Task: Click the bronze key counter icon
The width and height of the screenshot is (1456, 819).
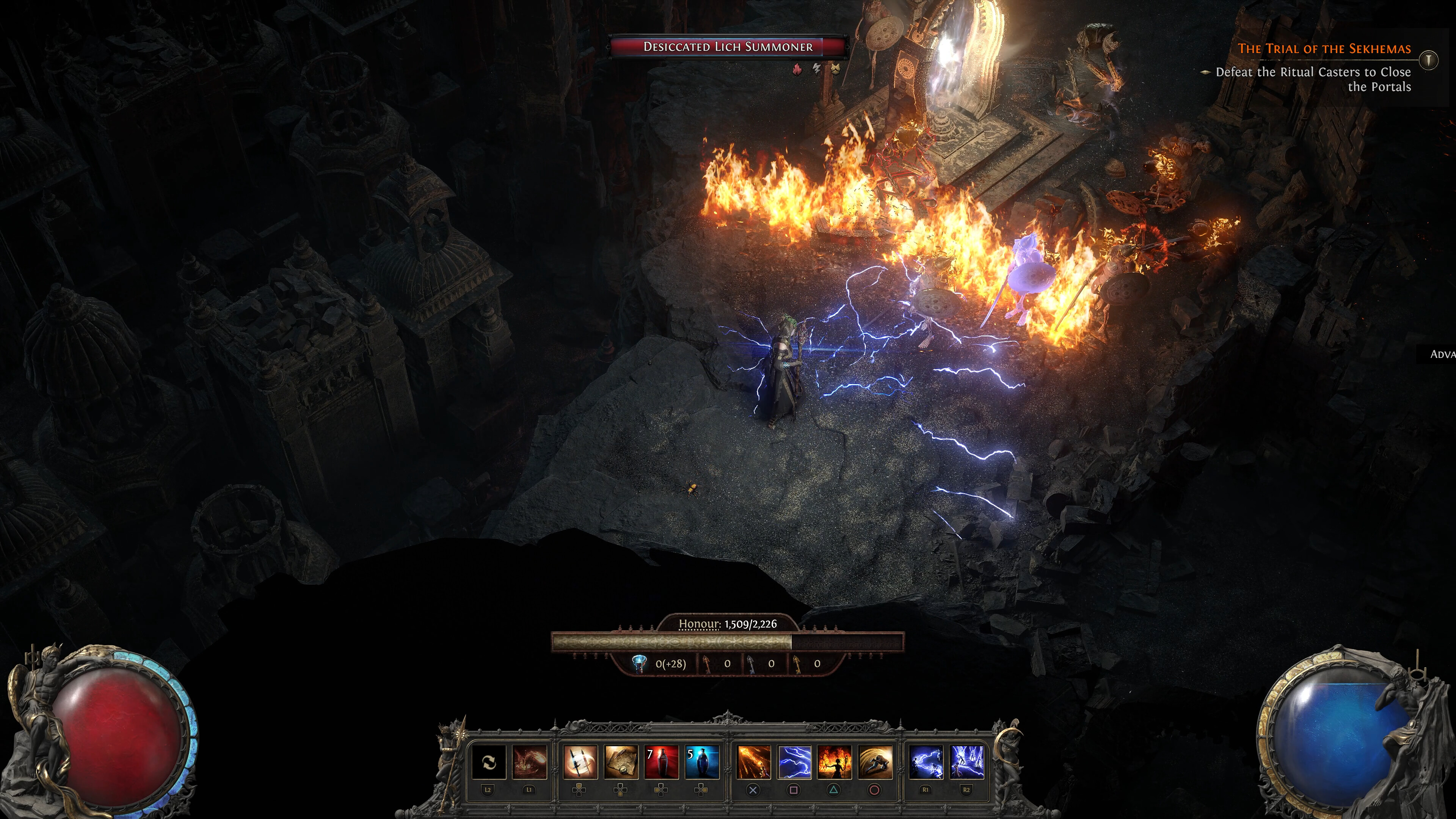Action: coord(707,664)
